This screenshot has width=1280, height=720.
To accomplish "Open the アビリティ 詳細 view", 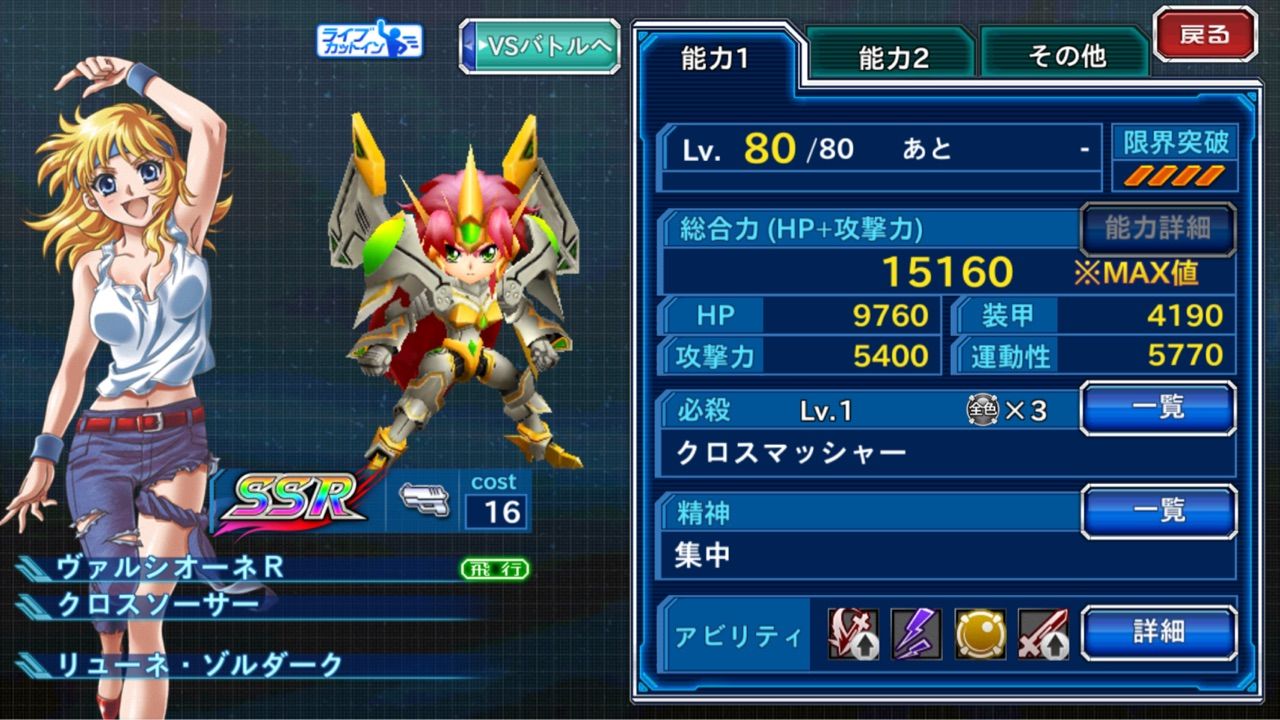I will point(1157,634).
